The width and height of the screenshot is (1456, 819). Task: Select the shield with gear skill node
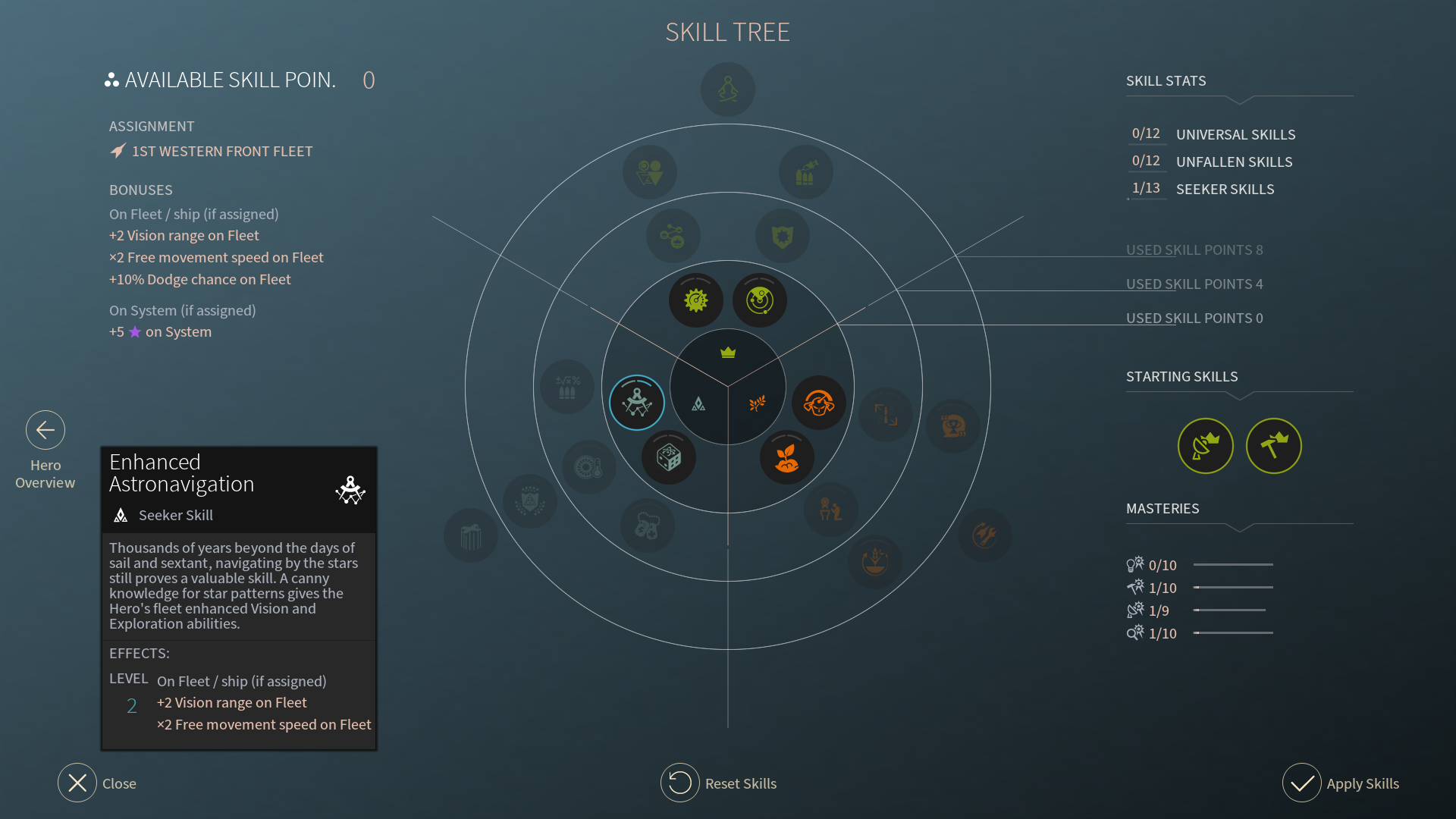783,237
